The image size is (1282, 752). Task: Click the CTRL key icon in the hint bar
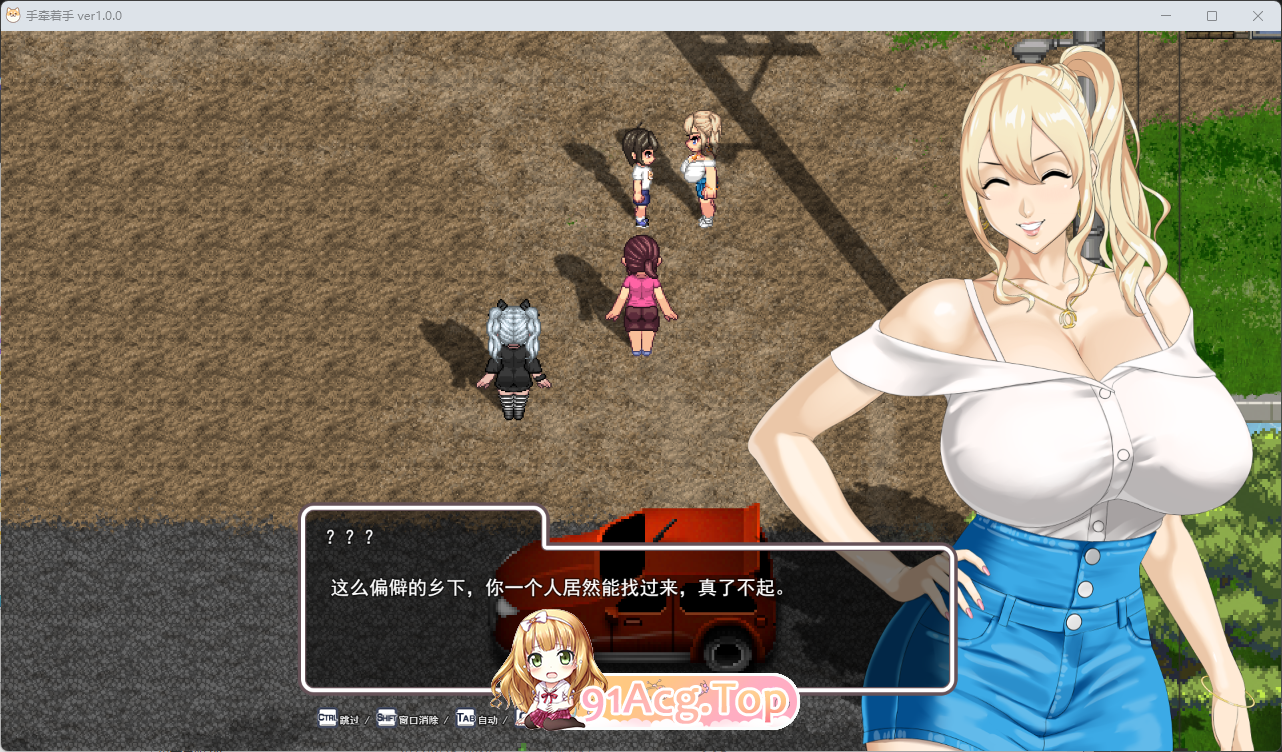click(x=325, y=718)
